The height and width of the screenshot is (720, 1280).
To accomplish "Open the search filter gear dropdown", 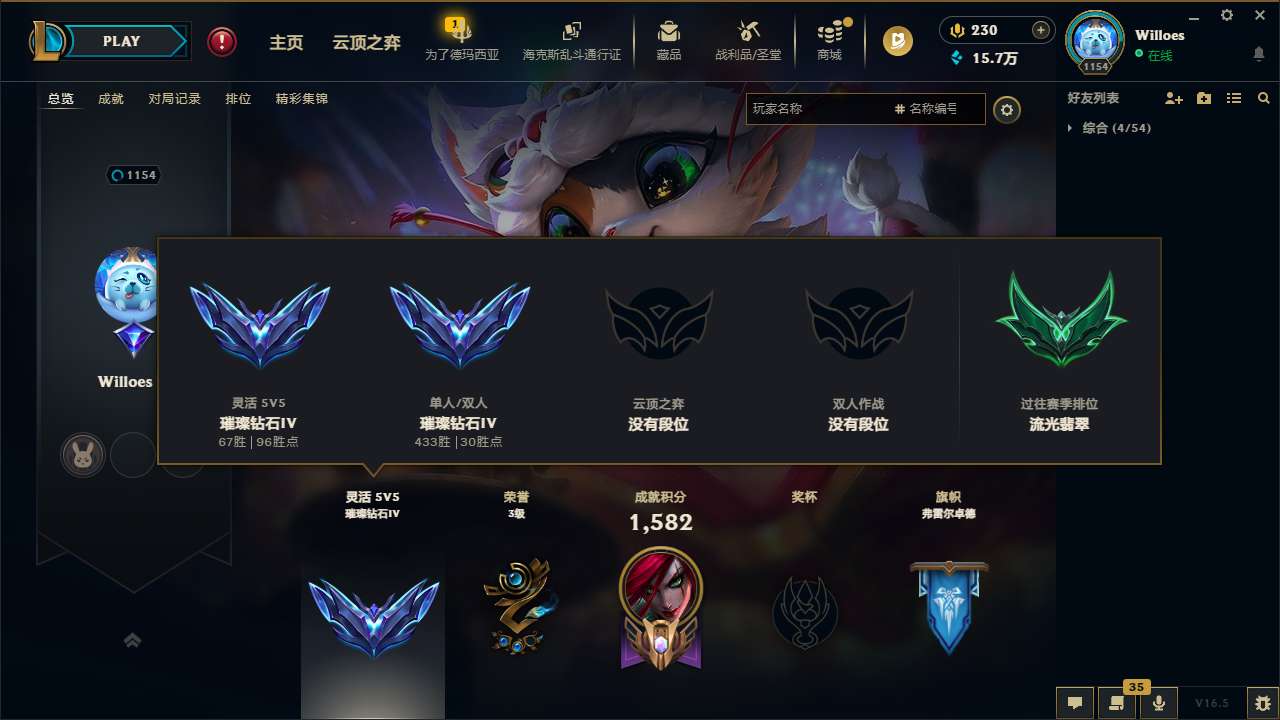I will coord(1007,109).
